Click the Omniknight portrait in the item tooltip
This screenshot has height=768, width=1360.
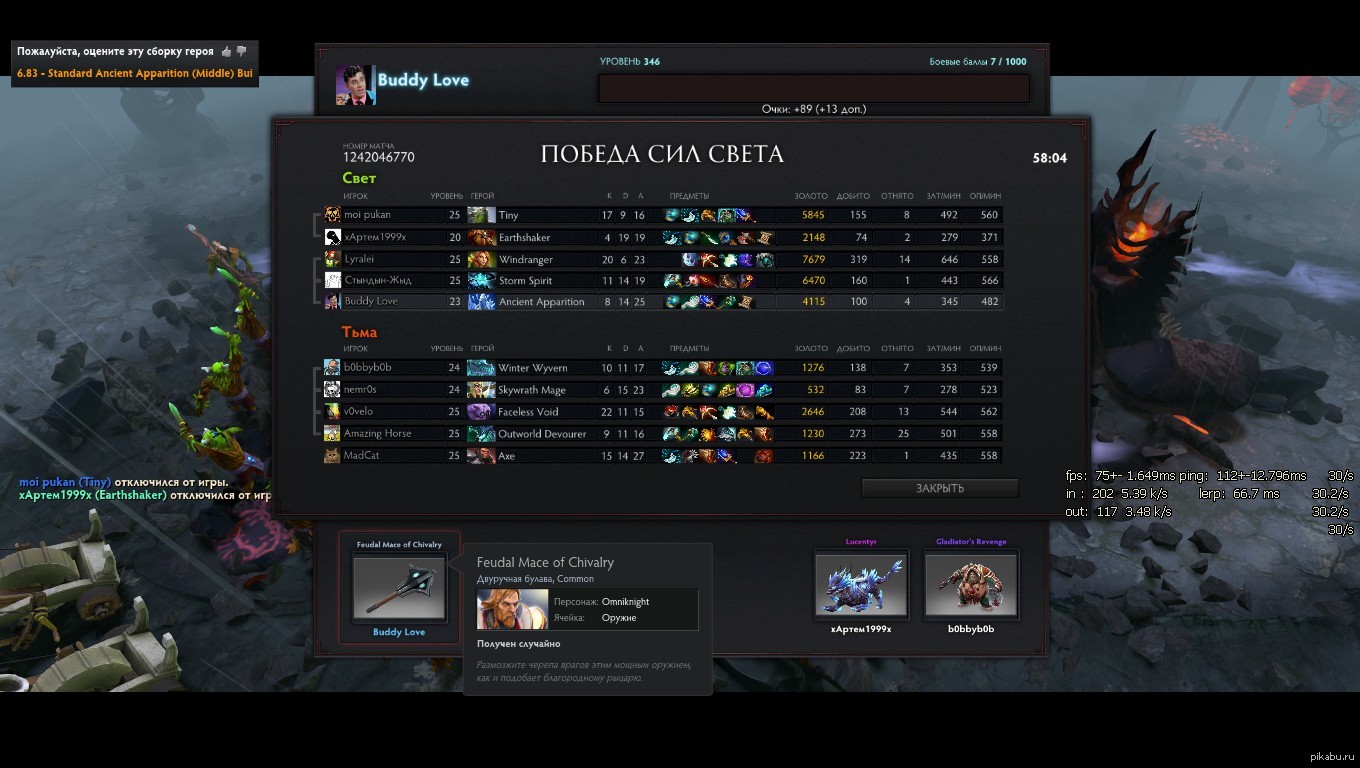512,609
